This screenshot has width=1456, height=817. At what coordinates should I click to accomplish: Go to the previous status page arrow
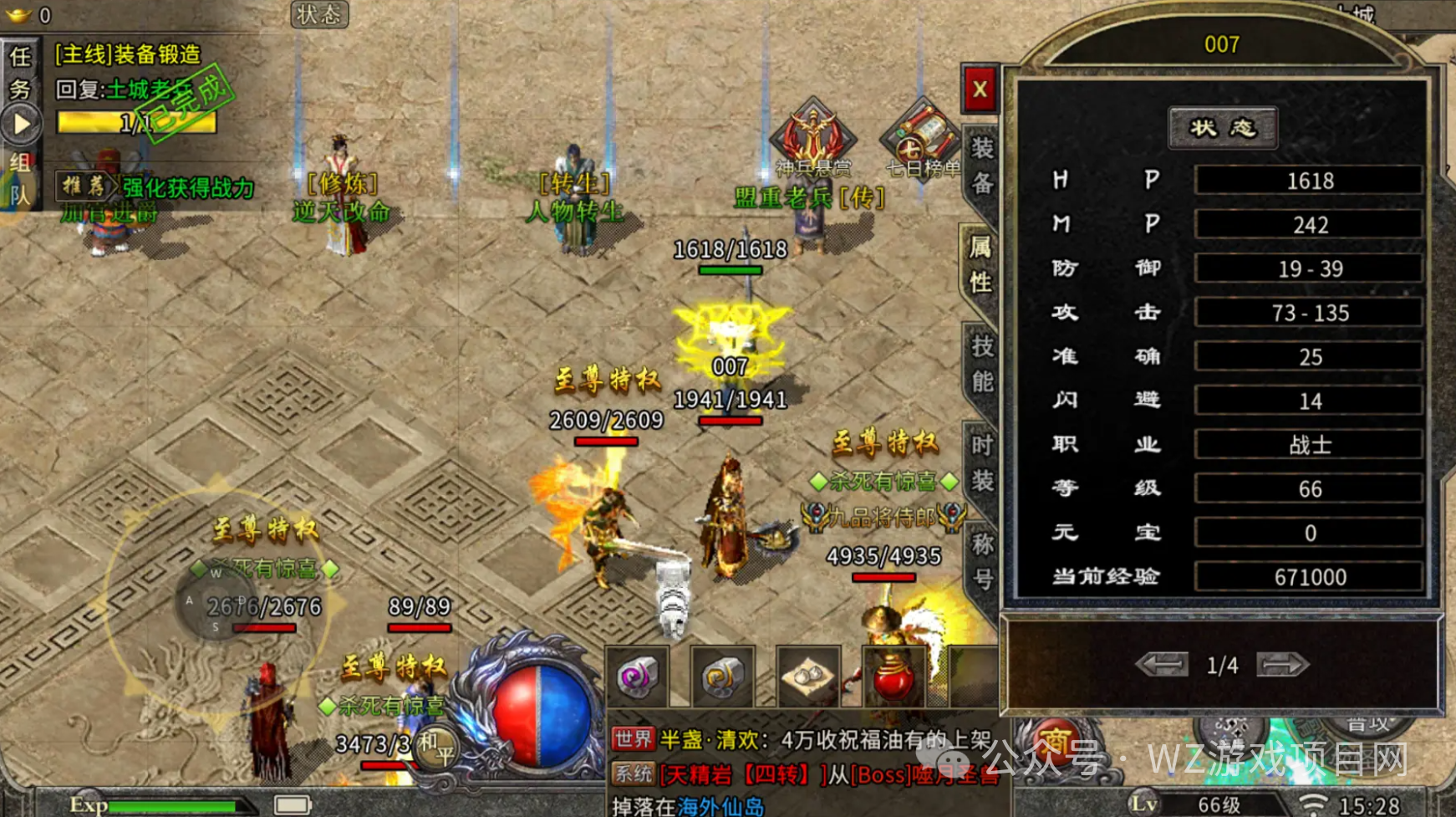[x=1162, y=665]
